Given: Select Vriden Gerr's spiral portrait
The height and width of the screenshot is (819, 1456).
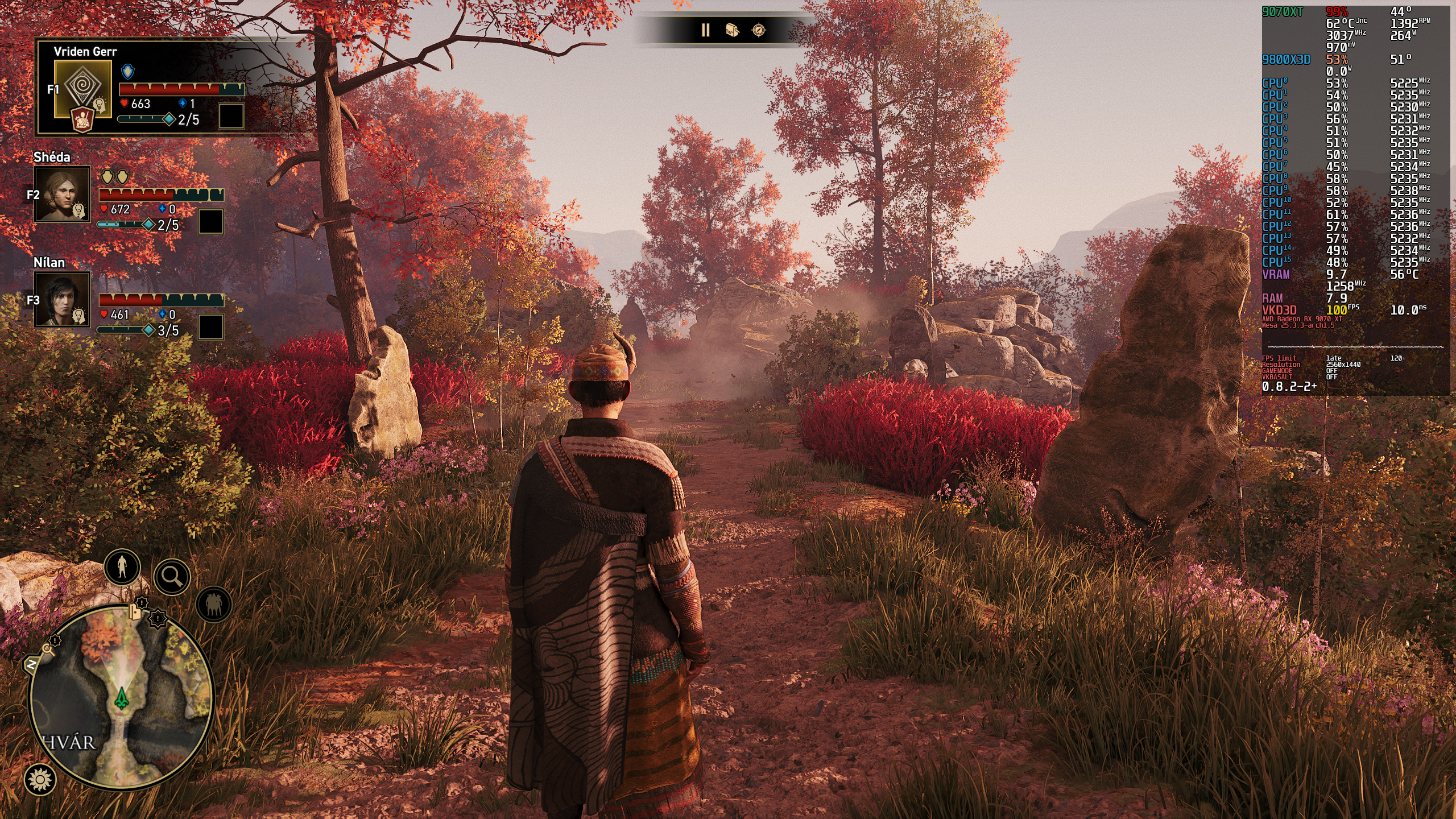Looking at the screenshot, I should 83,89.
